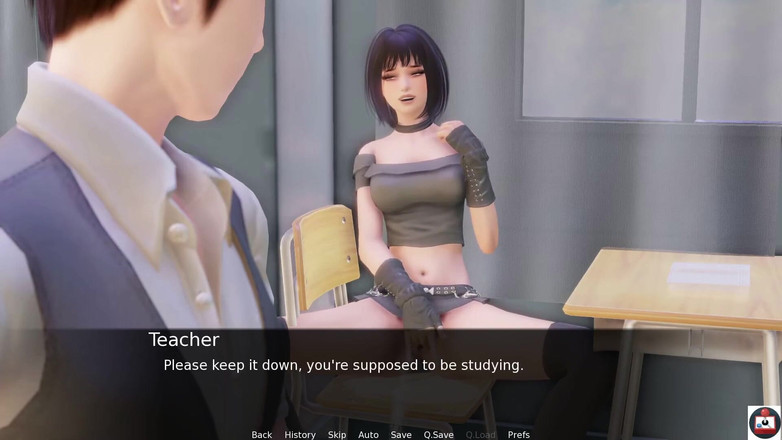Quick save with Q.Save

pos(438,434)
